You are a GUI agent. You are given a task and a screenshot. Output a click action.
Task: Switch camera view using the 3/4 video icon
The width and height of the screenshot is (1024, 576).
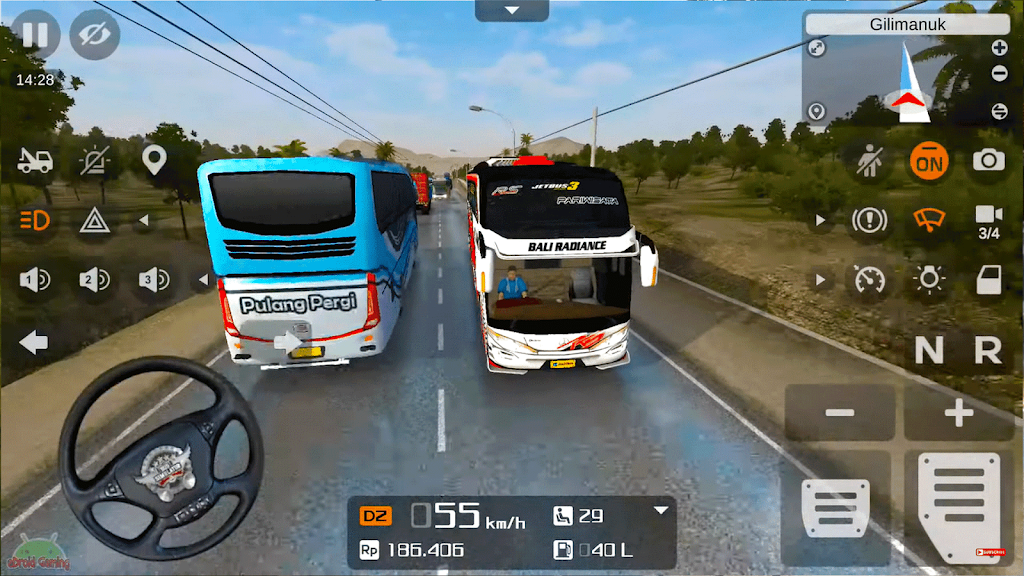[989, 220]
